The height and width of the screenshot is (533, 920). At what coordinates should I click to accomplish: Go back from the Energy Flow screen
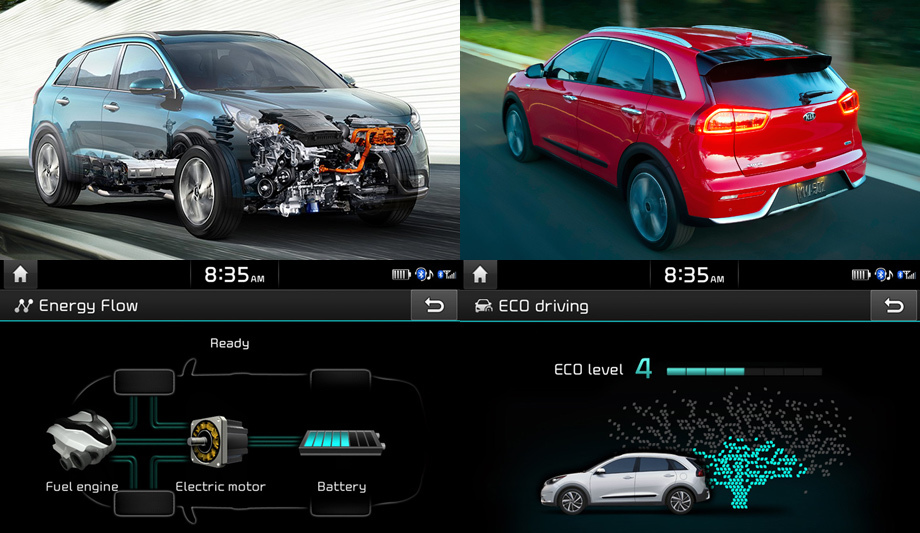pos(434,306)
